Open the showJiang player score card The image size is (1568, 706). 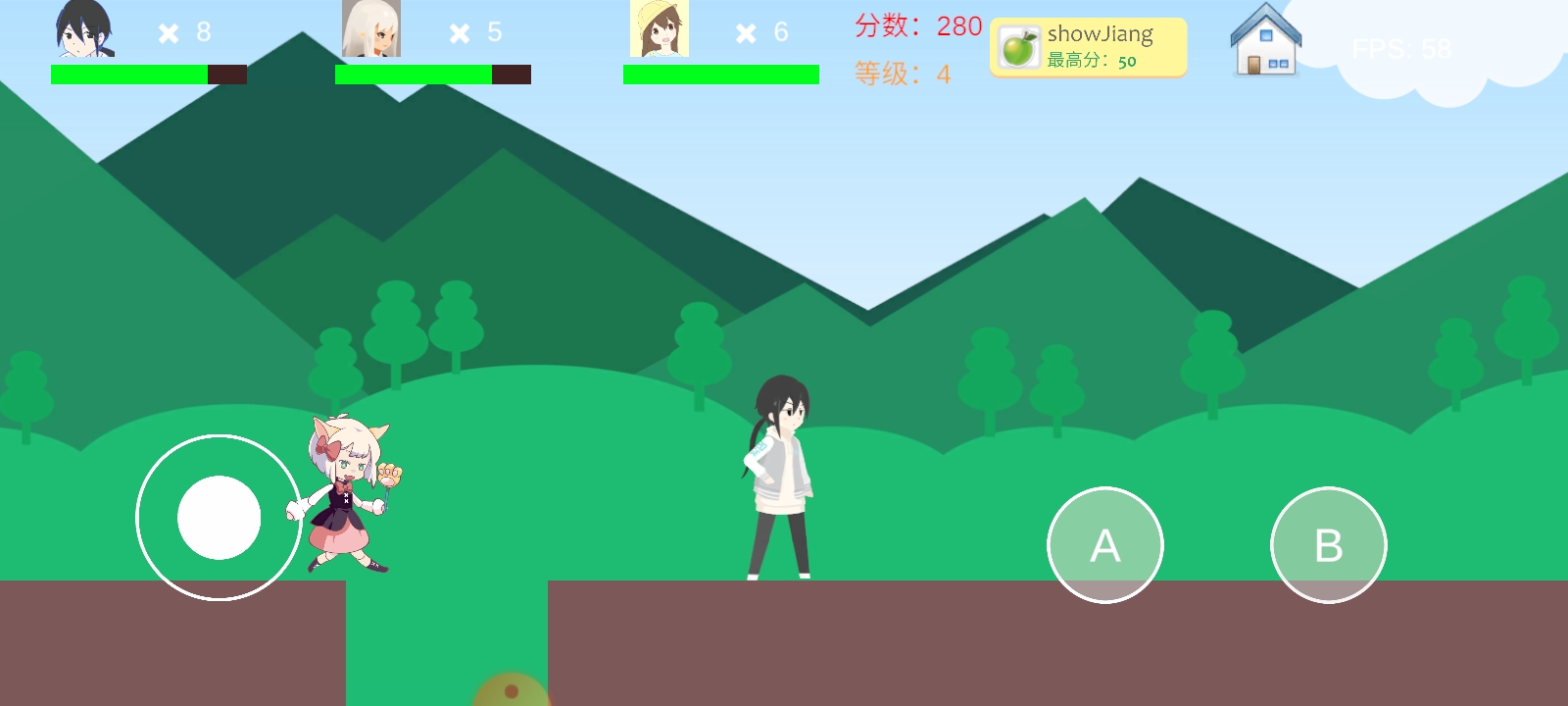(x=1088, y=46)
